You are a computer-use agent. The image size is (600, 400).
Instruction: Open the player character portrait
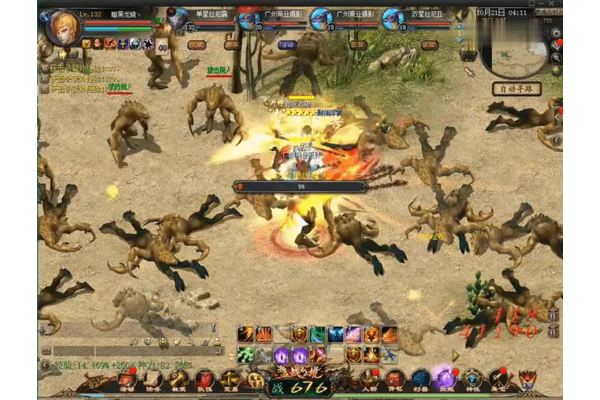pos(64,24)
